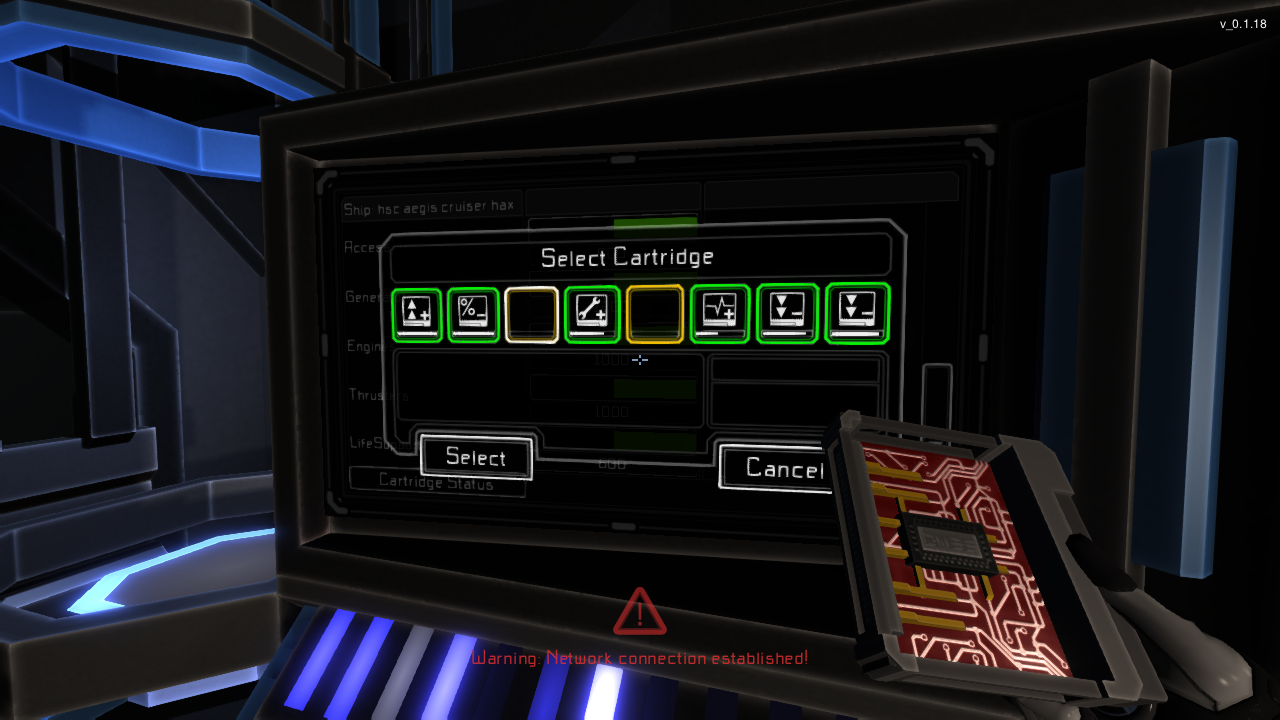This screenshot has width=1280, height=720.
Task: Choose the seventh download-minus cartridge
Action: pos(786,314)
